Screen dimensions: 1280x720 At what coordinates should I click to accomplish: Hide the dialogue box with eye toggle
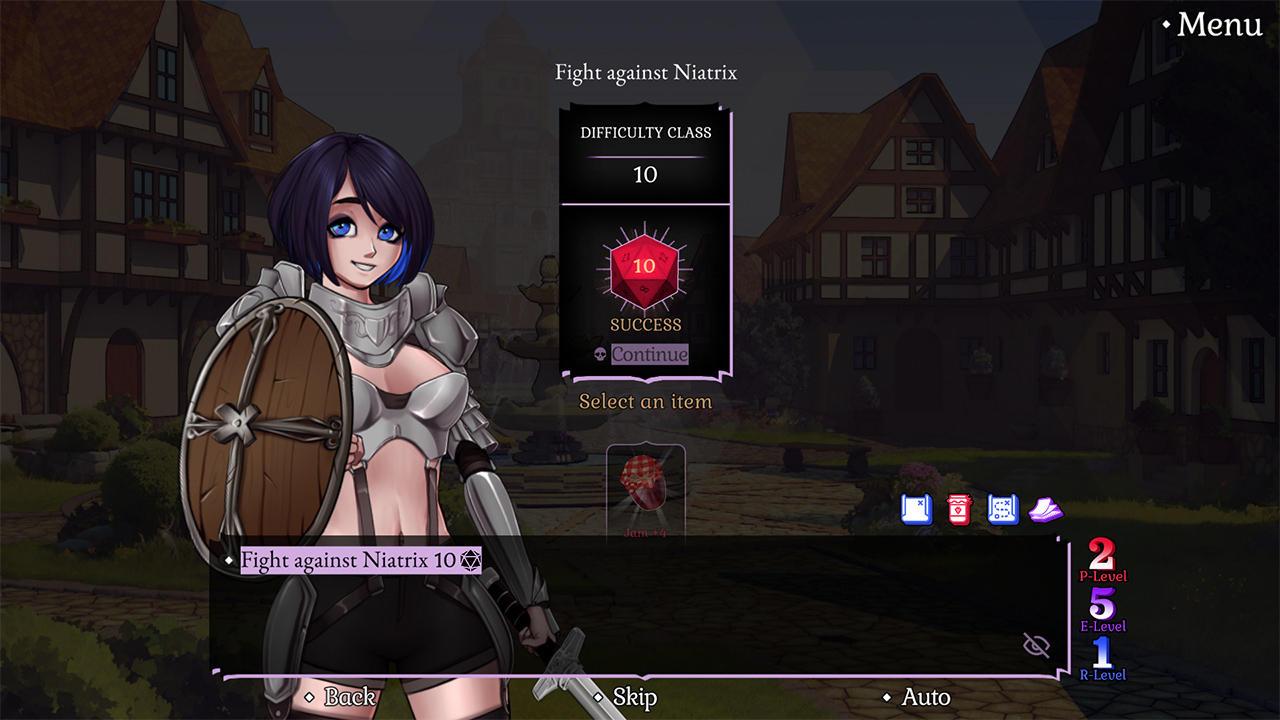(1036, 645)
